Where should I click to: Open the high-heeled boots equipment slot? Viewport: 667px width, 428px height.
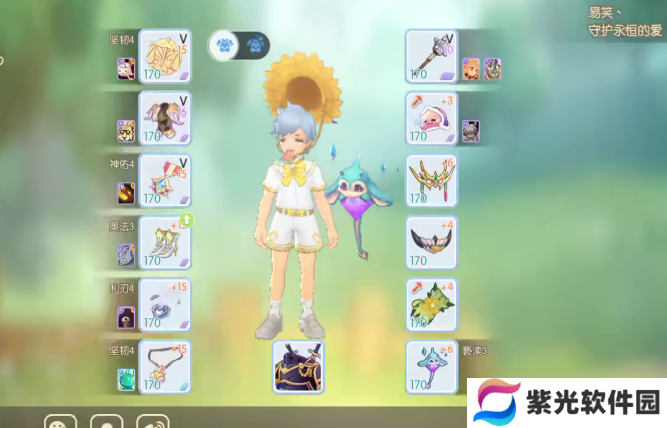click(164, 242)
